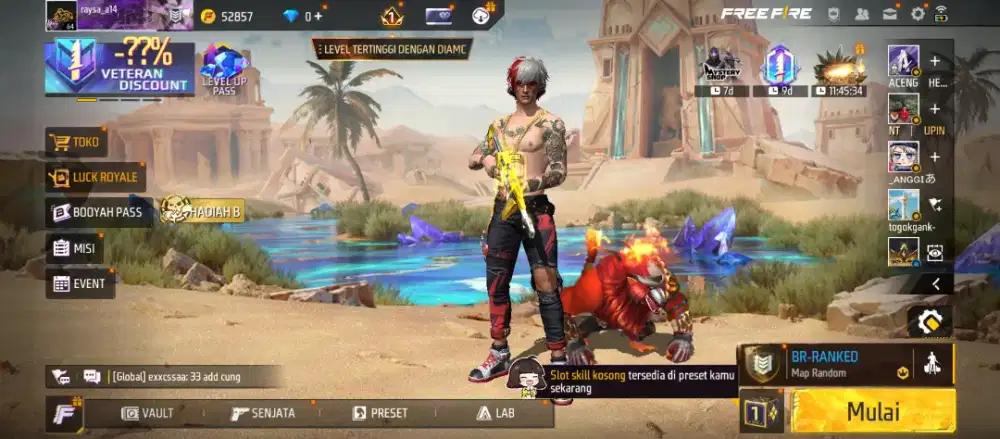Open Luck Royale
The height and width of the screenshot is (439, 1000).
pyautogui.click(x=95, y=178)
